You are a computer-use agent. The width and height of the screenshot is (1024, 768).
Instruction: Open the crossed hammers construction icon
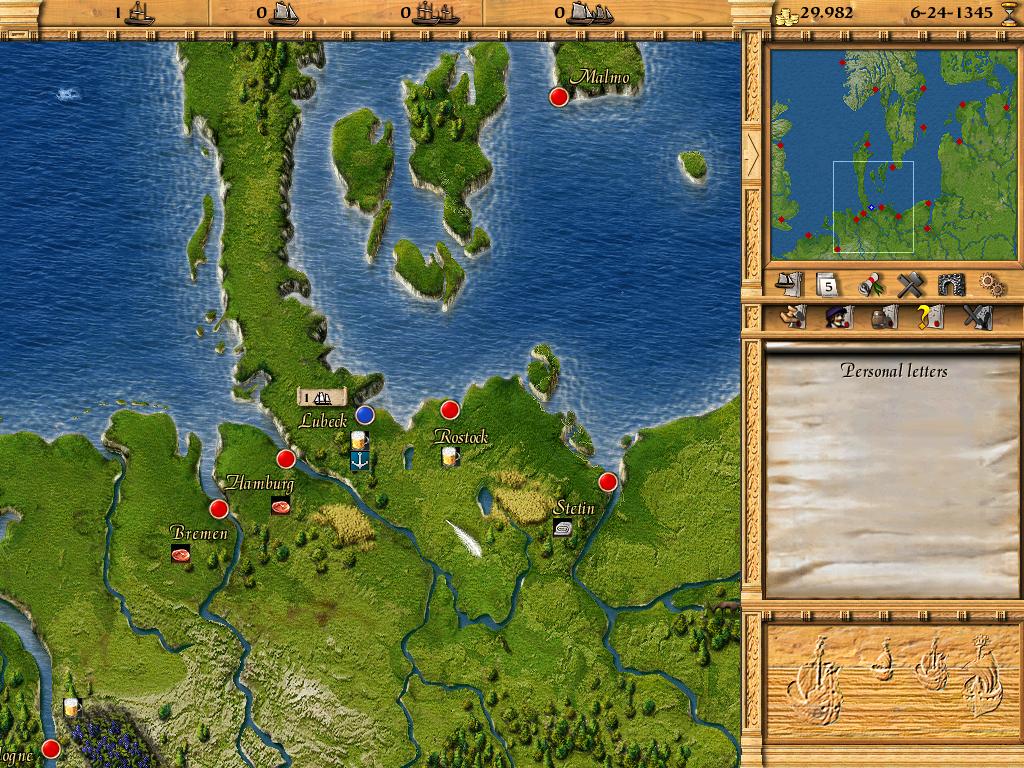(x=908, y=285)
